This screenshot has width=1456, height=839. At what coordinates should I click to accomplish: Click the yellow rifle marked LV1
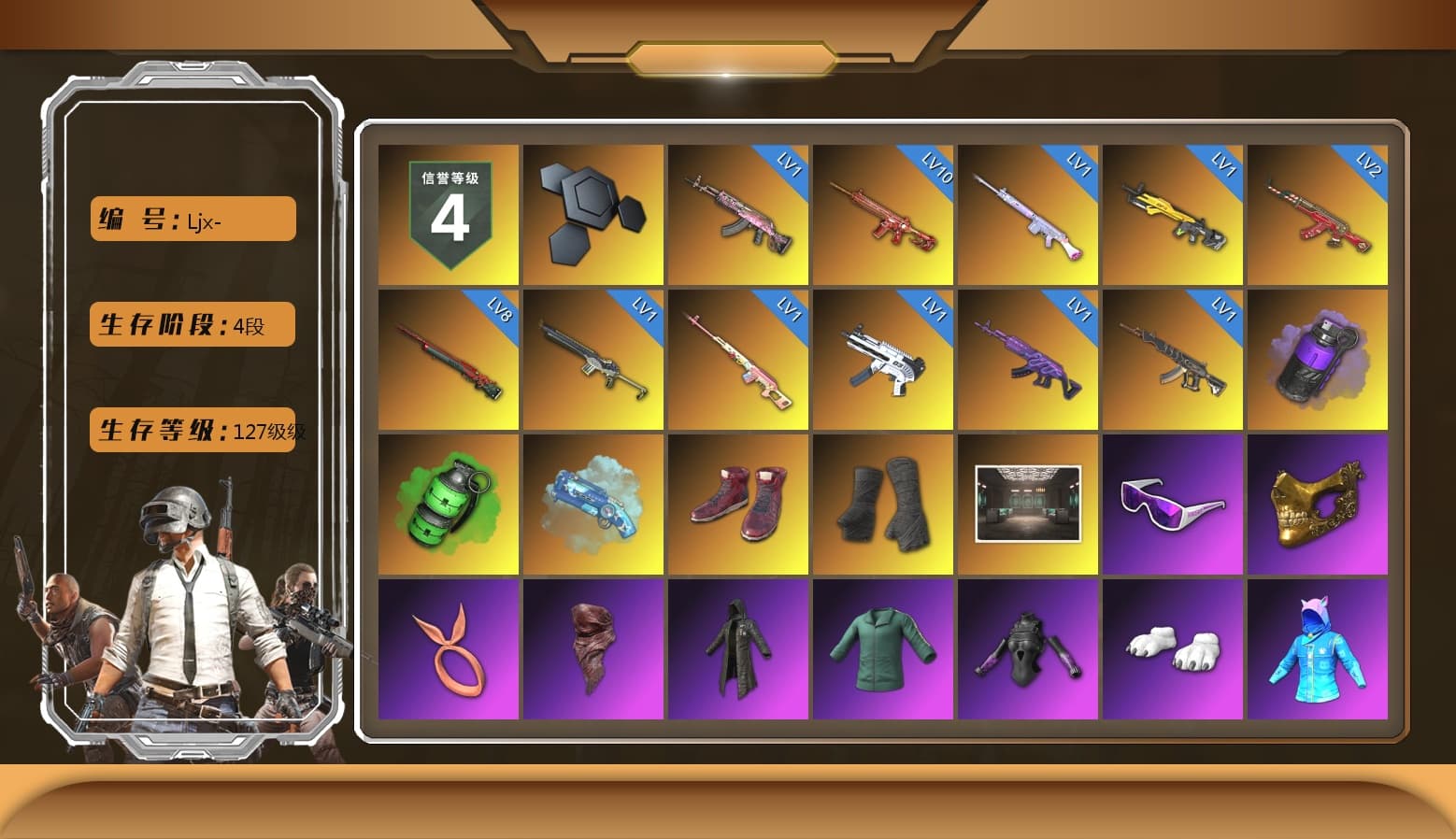(x=1174, y=215)
